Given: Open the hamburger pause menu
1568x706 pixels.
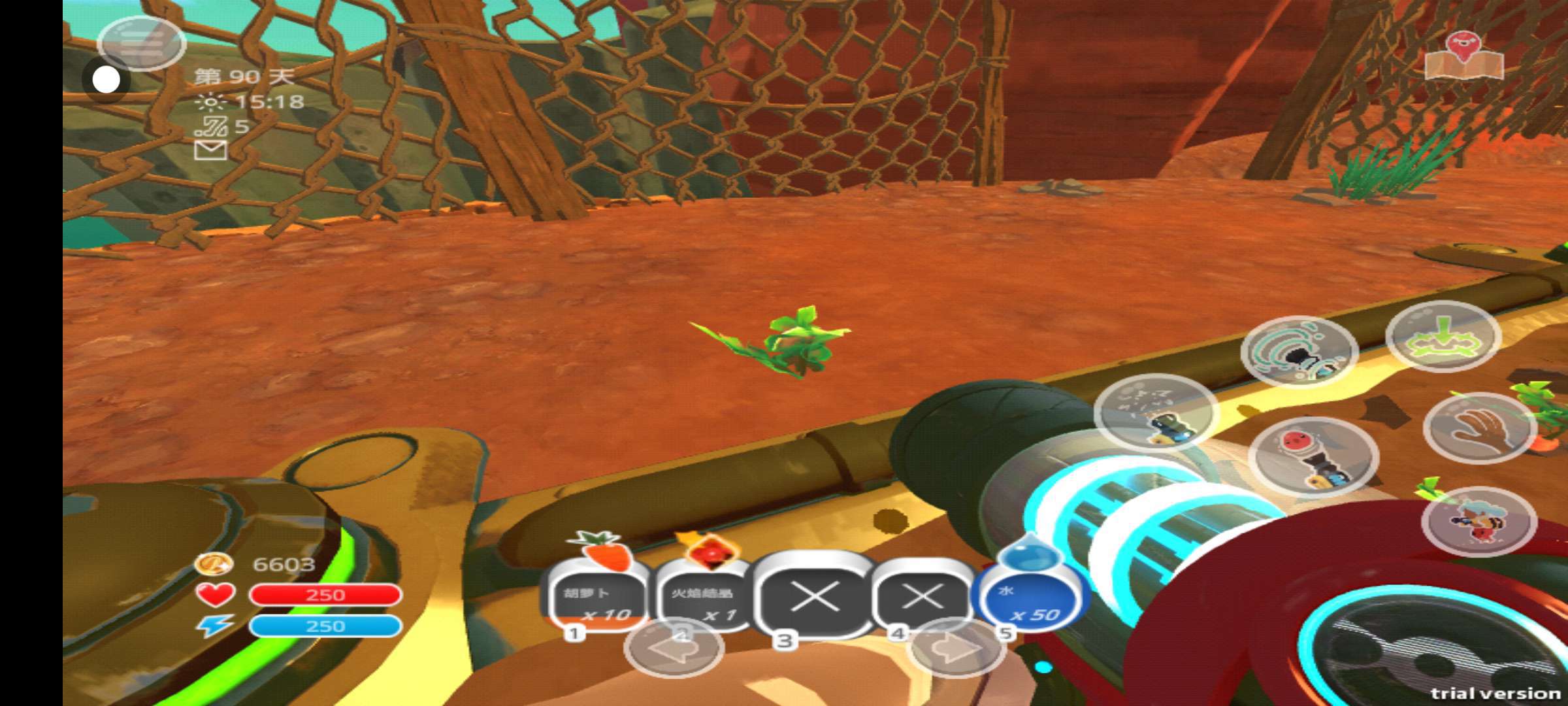Looking at the screenshot, I should click(x=141, y=43).
